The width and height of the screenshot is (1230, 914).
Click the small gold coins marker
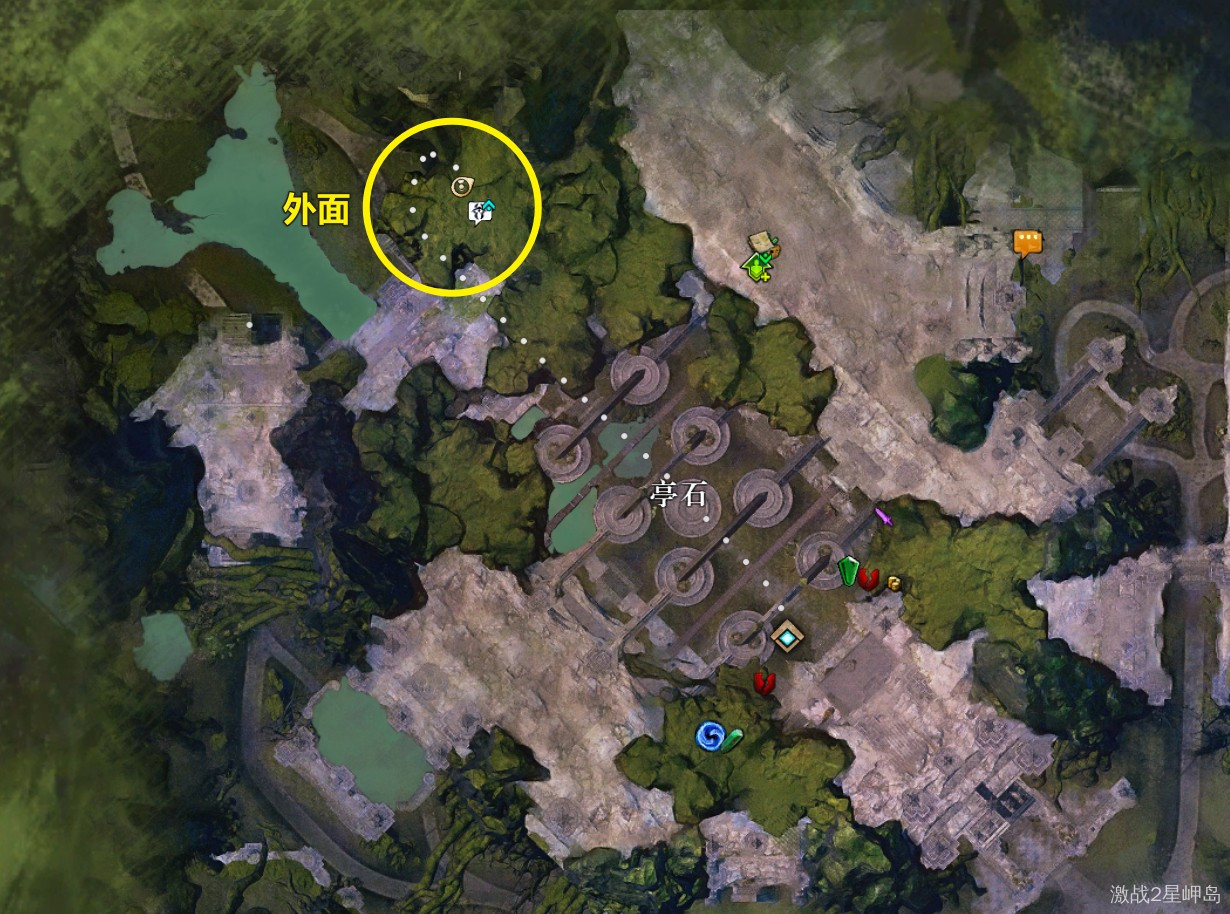click(893, 583)
